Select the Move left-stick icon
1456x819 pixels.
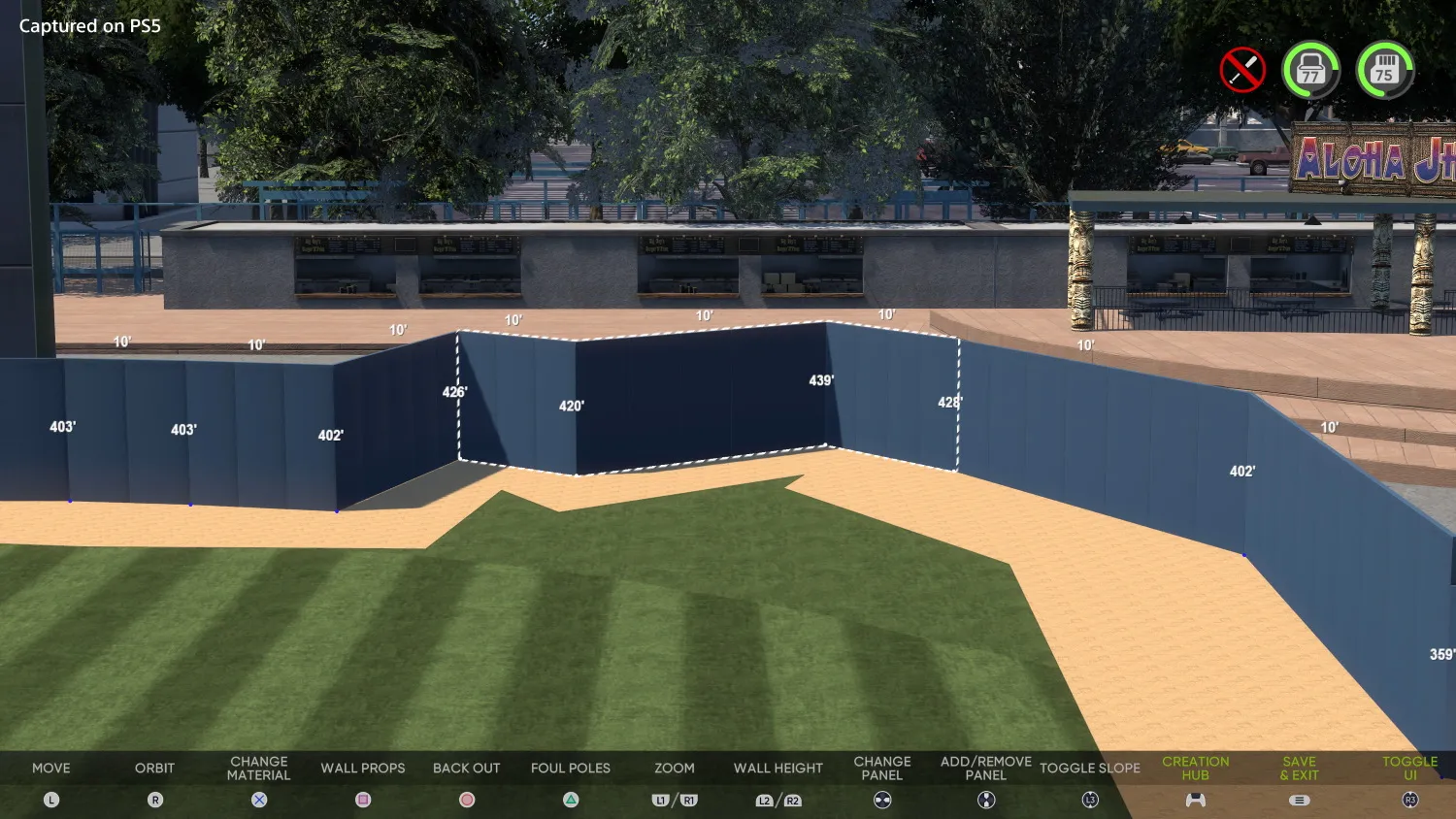[x=50, y=800]
